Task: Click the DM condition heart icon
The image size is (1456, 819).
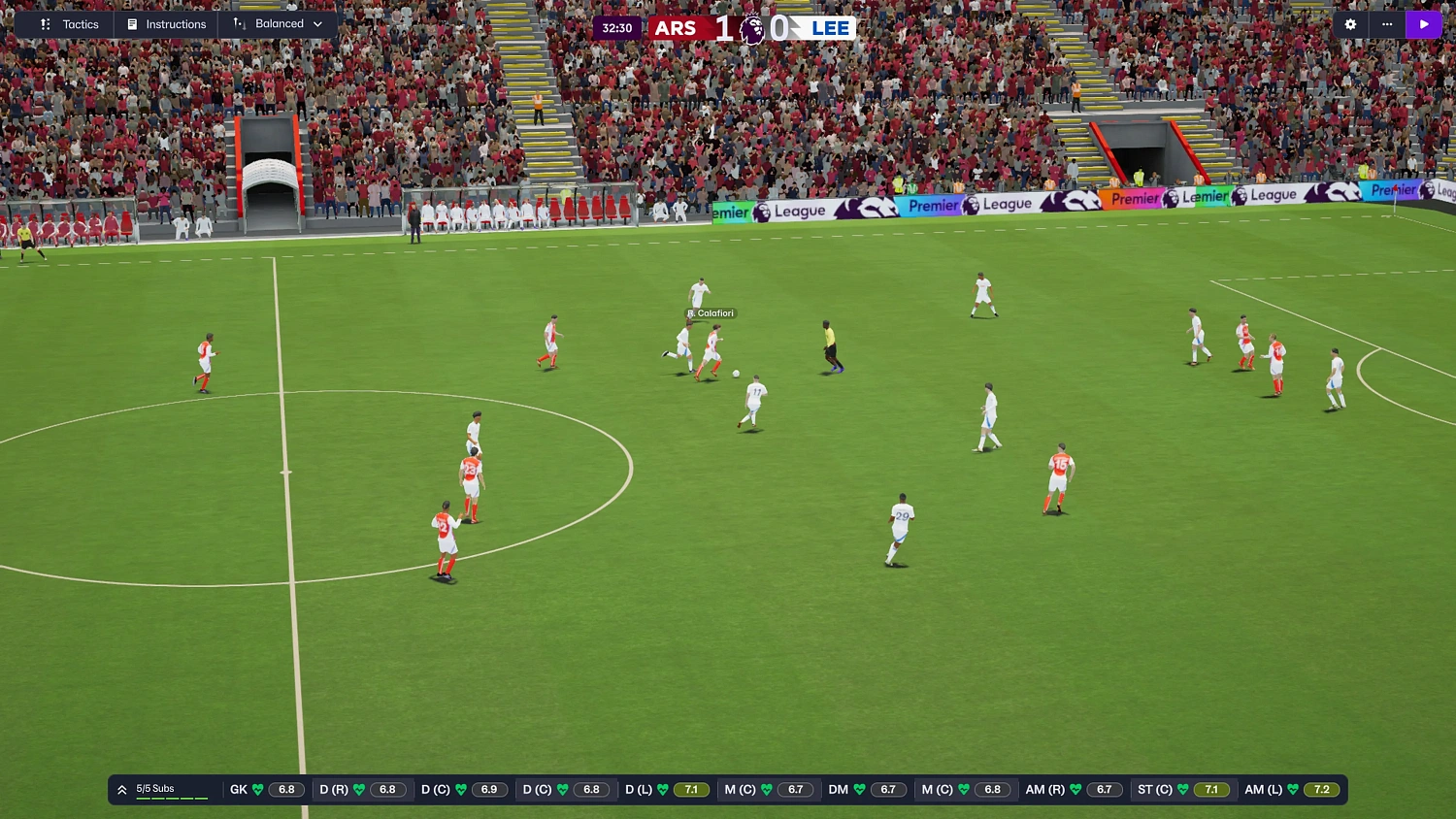Action: click(861, 789)
